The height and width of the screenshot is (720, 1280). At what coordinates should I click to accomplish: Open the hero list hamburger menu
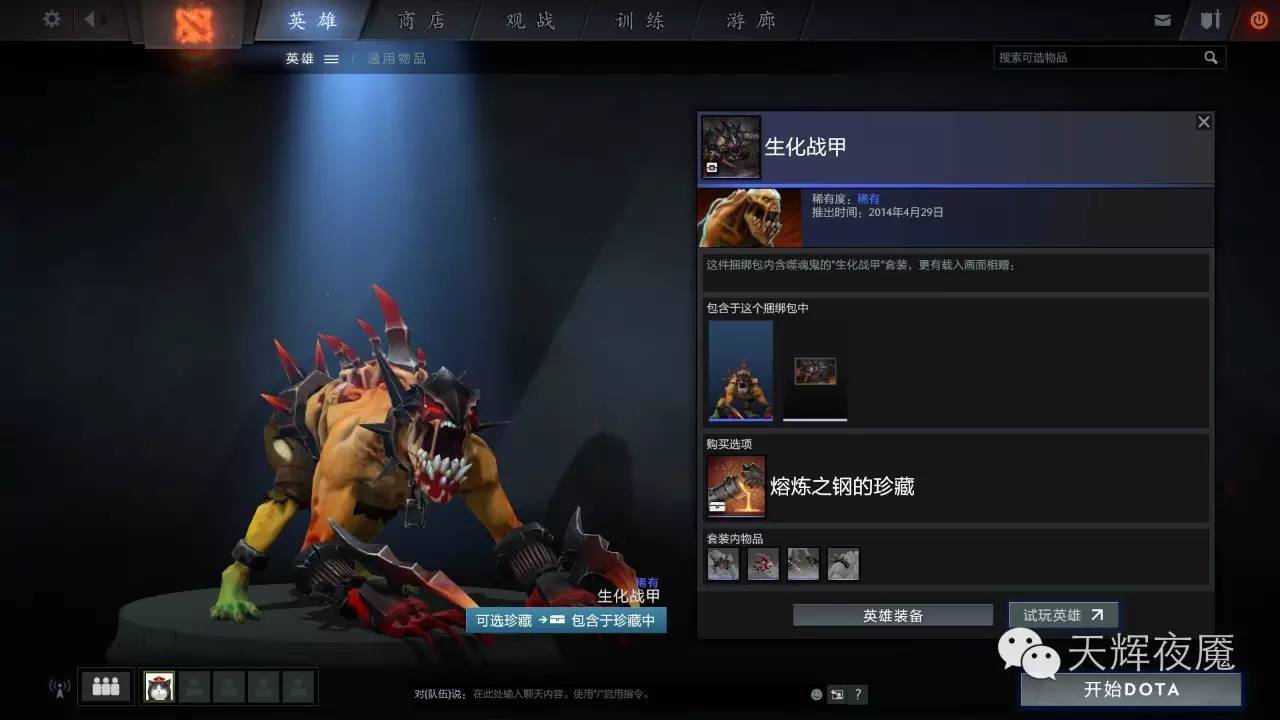(x=333, y=58)
